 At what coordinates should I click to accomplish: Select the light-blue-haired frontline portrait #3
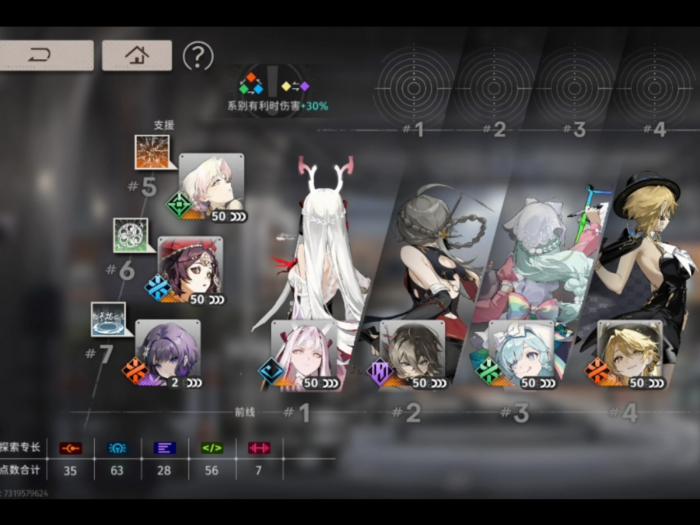click(520, 354)
